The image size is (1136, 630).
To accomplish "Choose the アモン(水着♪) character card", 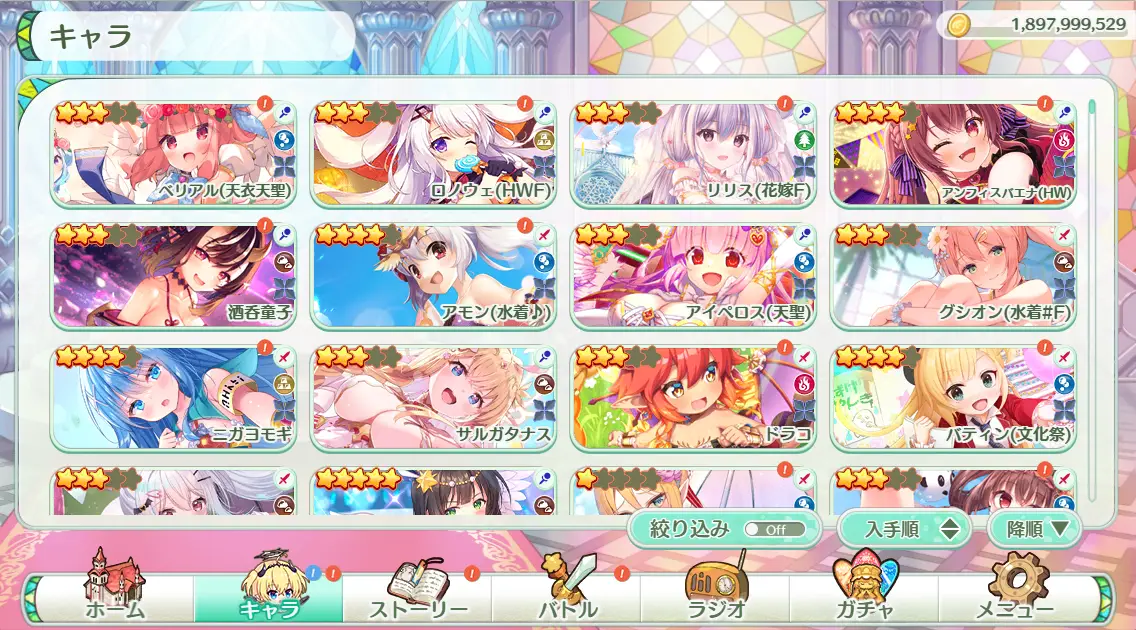I will (x=433, y=274).
